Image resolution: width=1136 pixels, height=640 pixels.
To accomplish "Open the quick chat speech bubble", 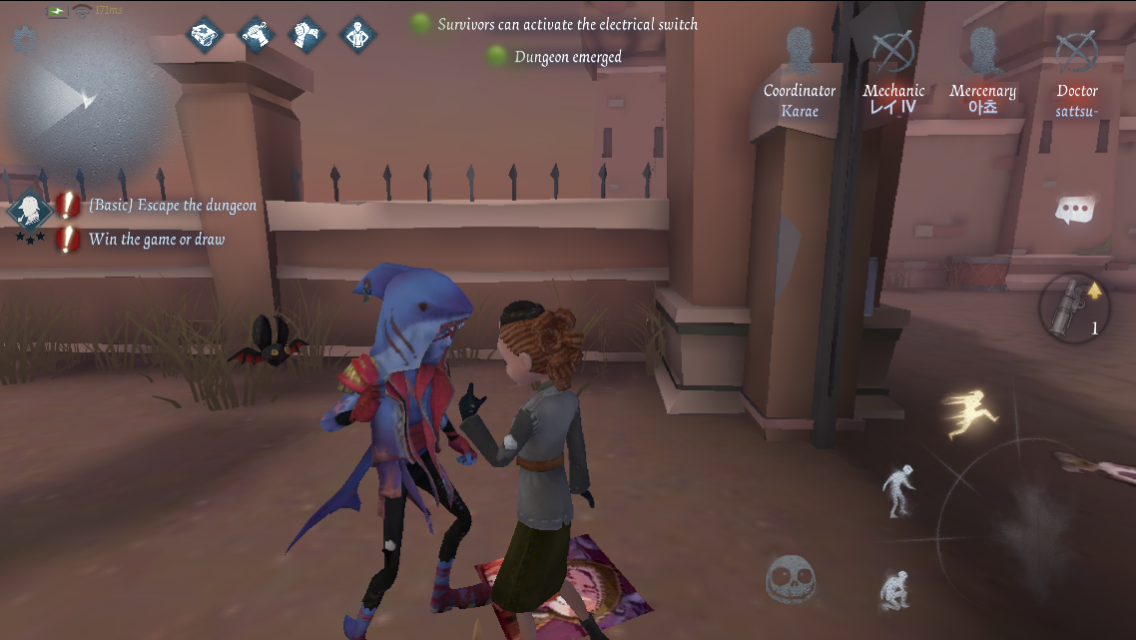I will (1075, 210).
